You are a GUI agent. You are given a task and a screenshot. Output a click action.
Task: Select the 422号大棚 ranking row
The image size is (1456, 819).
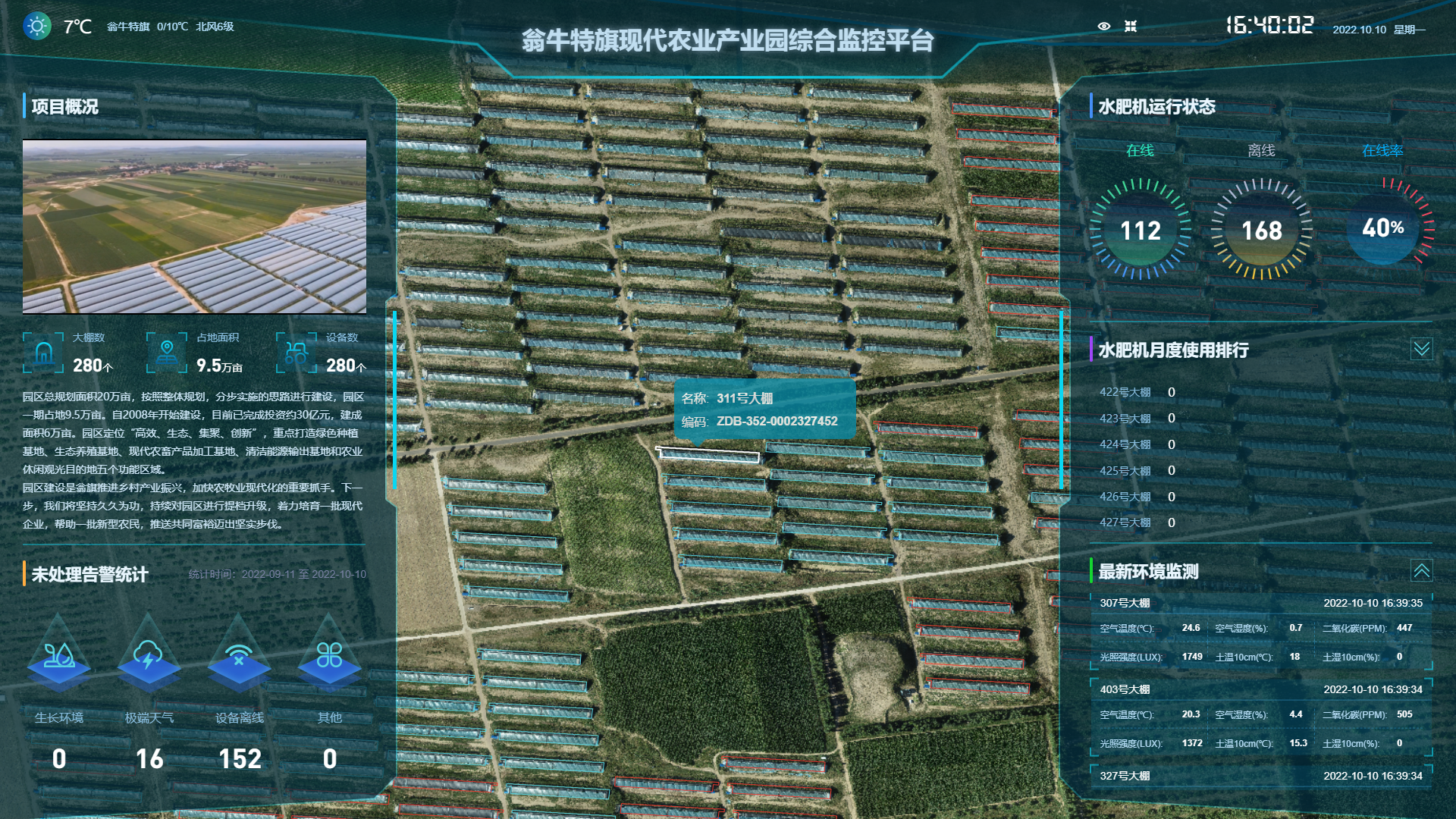click(1125, 392)
